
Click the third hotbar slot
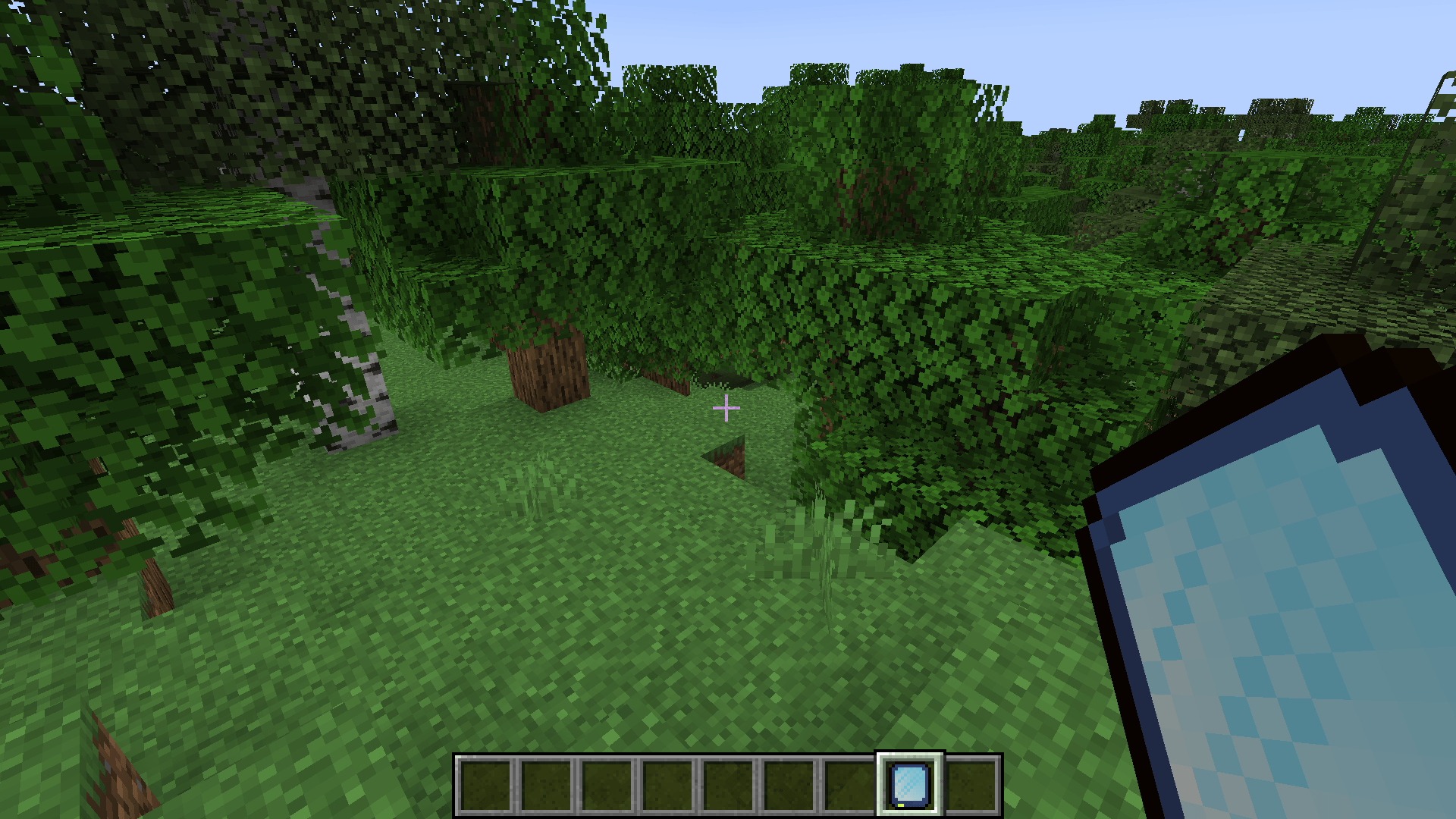pyautogui.click(x=607, y=785)
